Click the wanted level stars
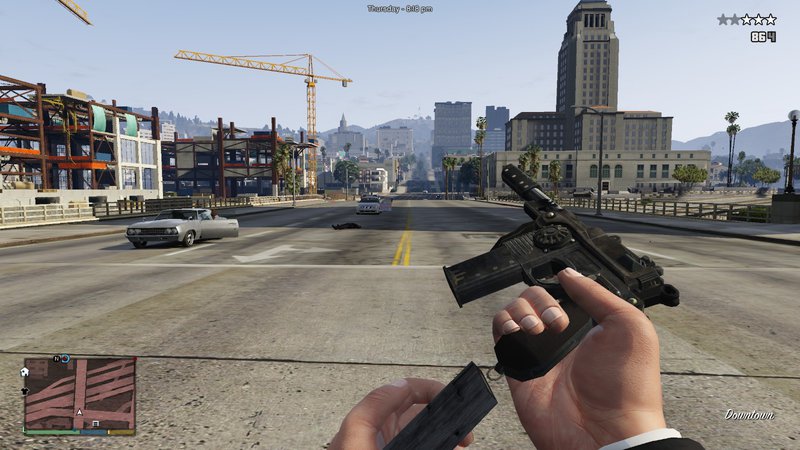 [746, 19]
